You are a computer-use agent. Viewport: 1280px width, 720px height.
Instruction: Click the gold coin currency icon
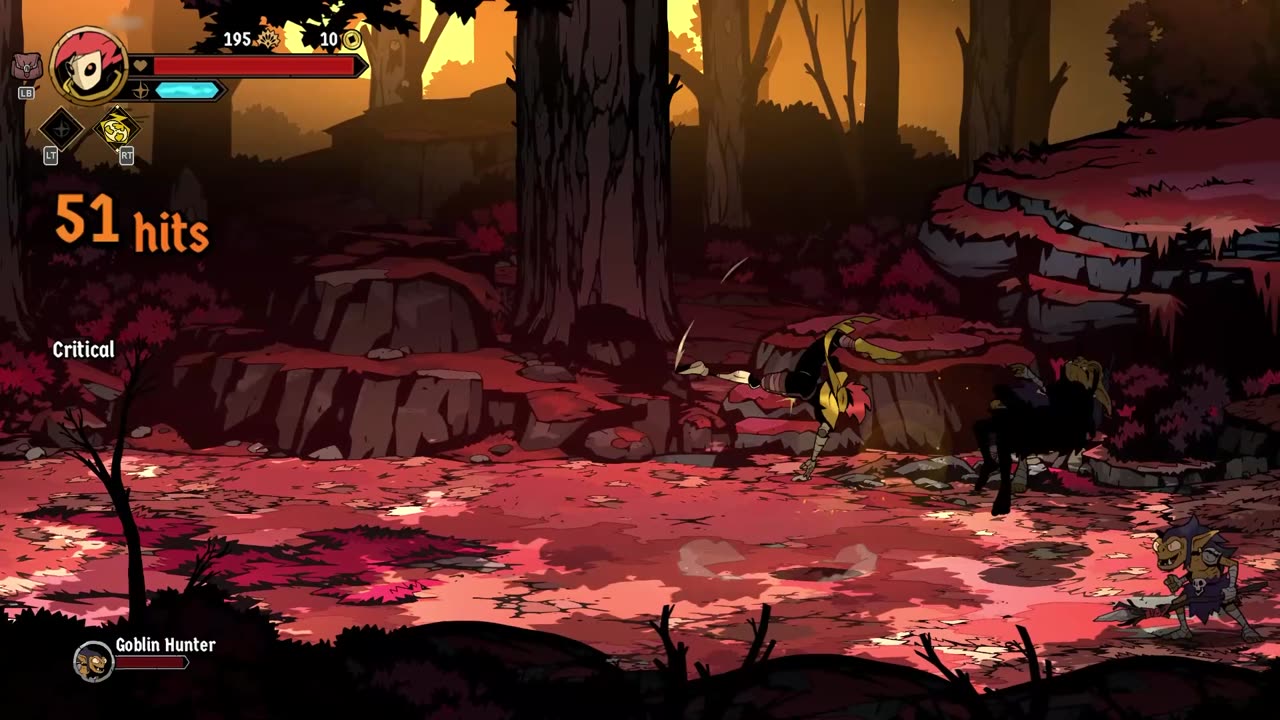[352, 40]
